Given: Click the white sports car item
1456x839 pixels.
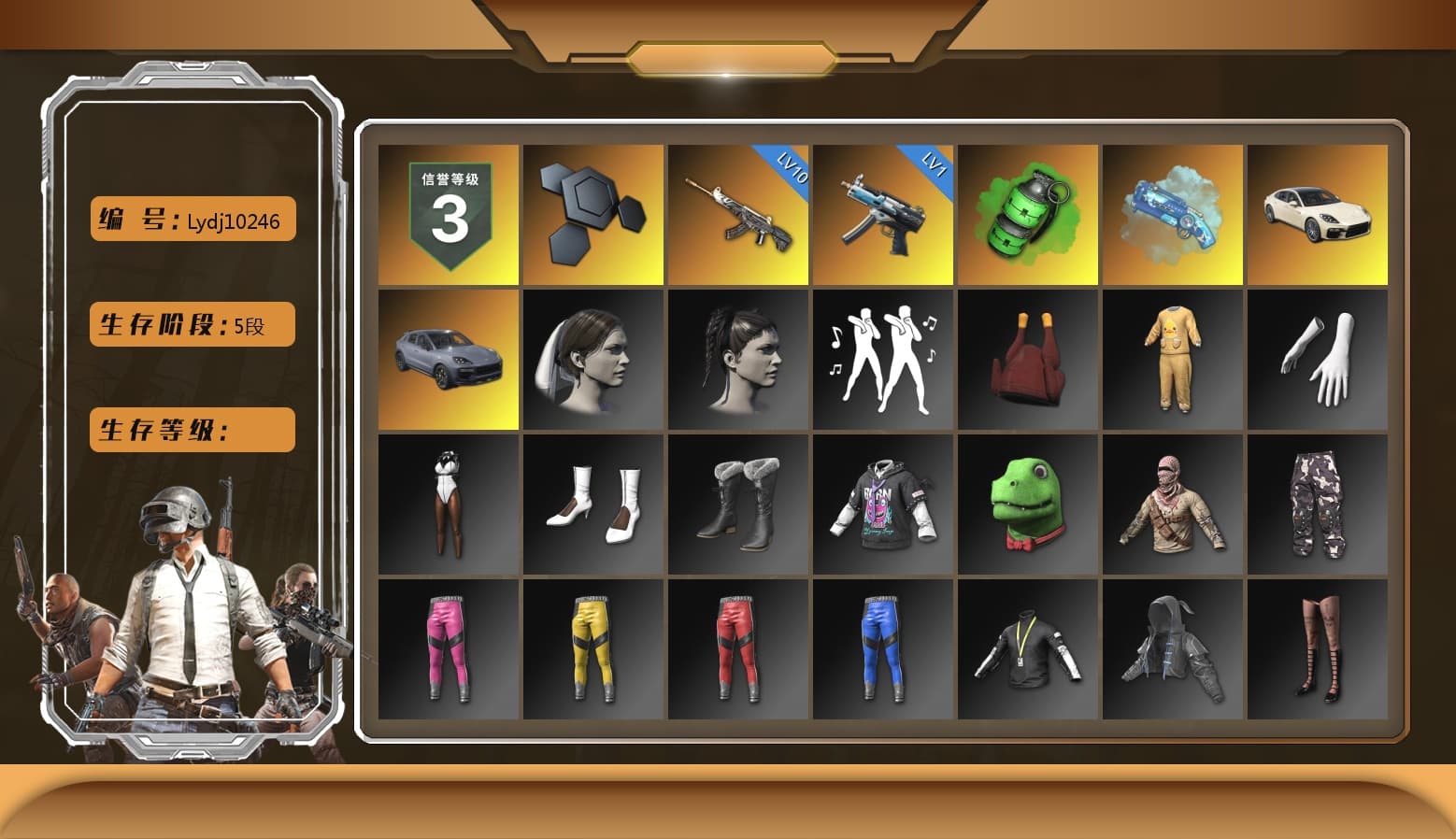Looking at the screenshot, I should point(1317,213).
